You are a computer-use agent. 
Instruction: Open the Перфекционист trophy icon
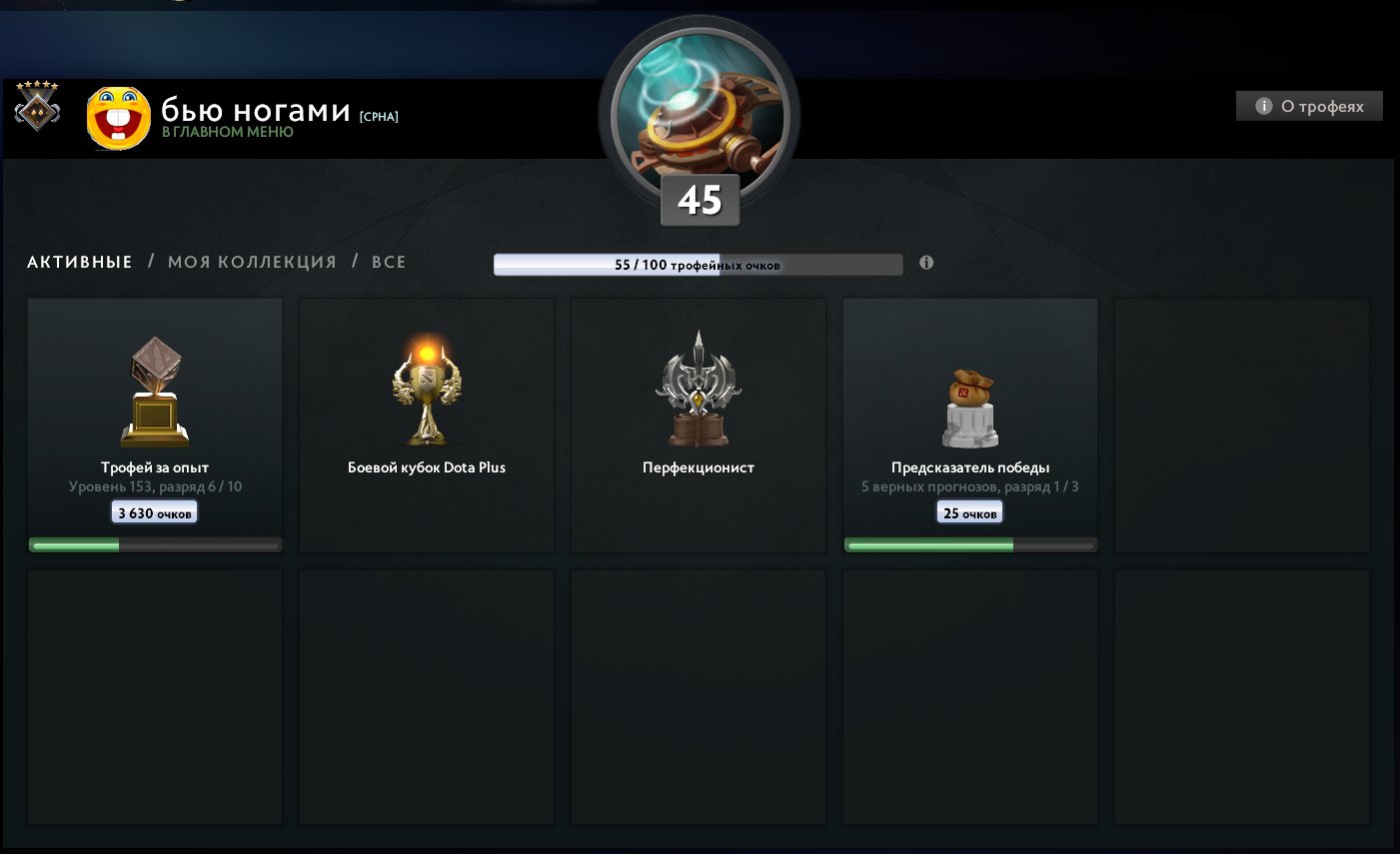pos(699,390)
